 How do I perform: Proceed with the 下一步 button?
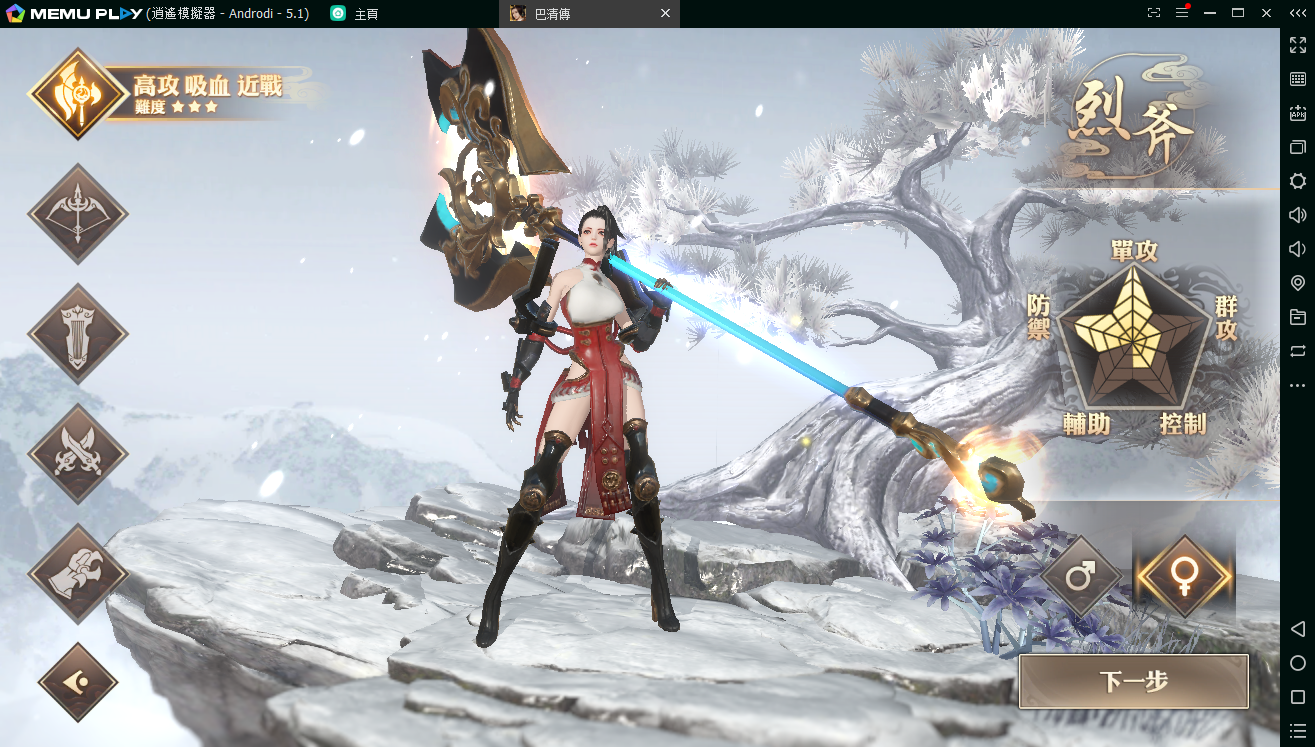tap(1134, 682)
